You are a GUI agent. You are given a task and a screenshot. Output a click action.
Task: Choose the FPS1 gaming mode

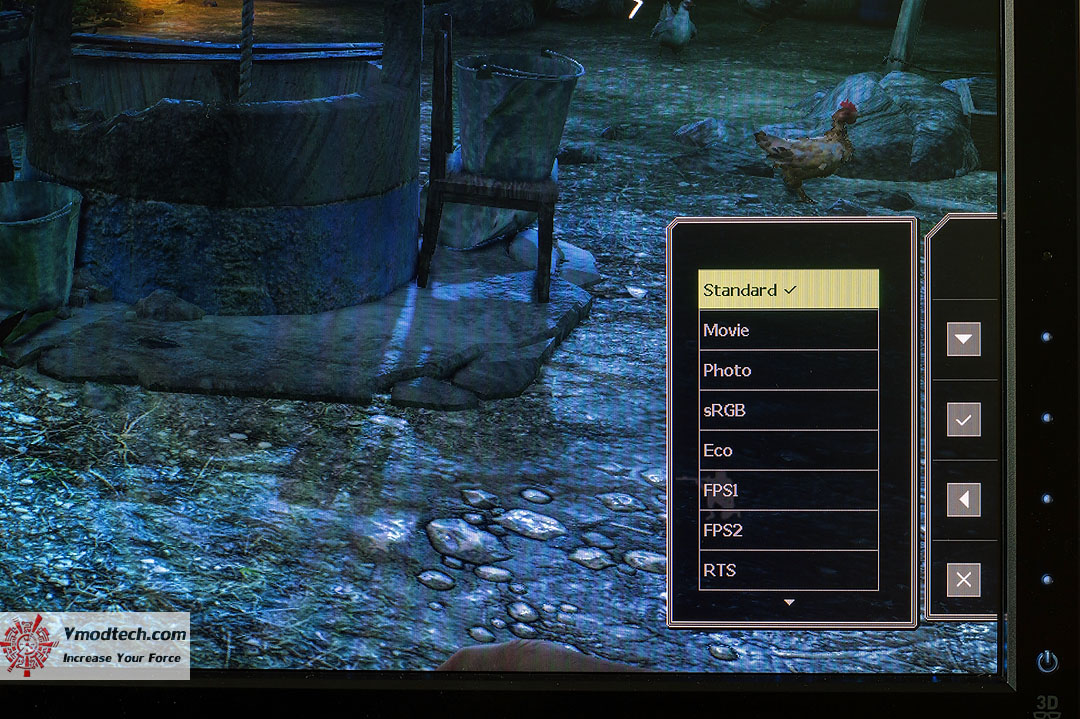(x=788, y=490)
